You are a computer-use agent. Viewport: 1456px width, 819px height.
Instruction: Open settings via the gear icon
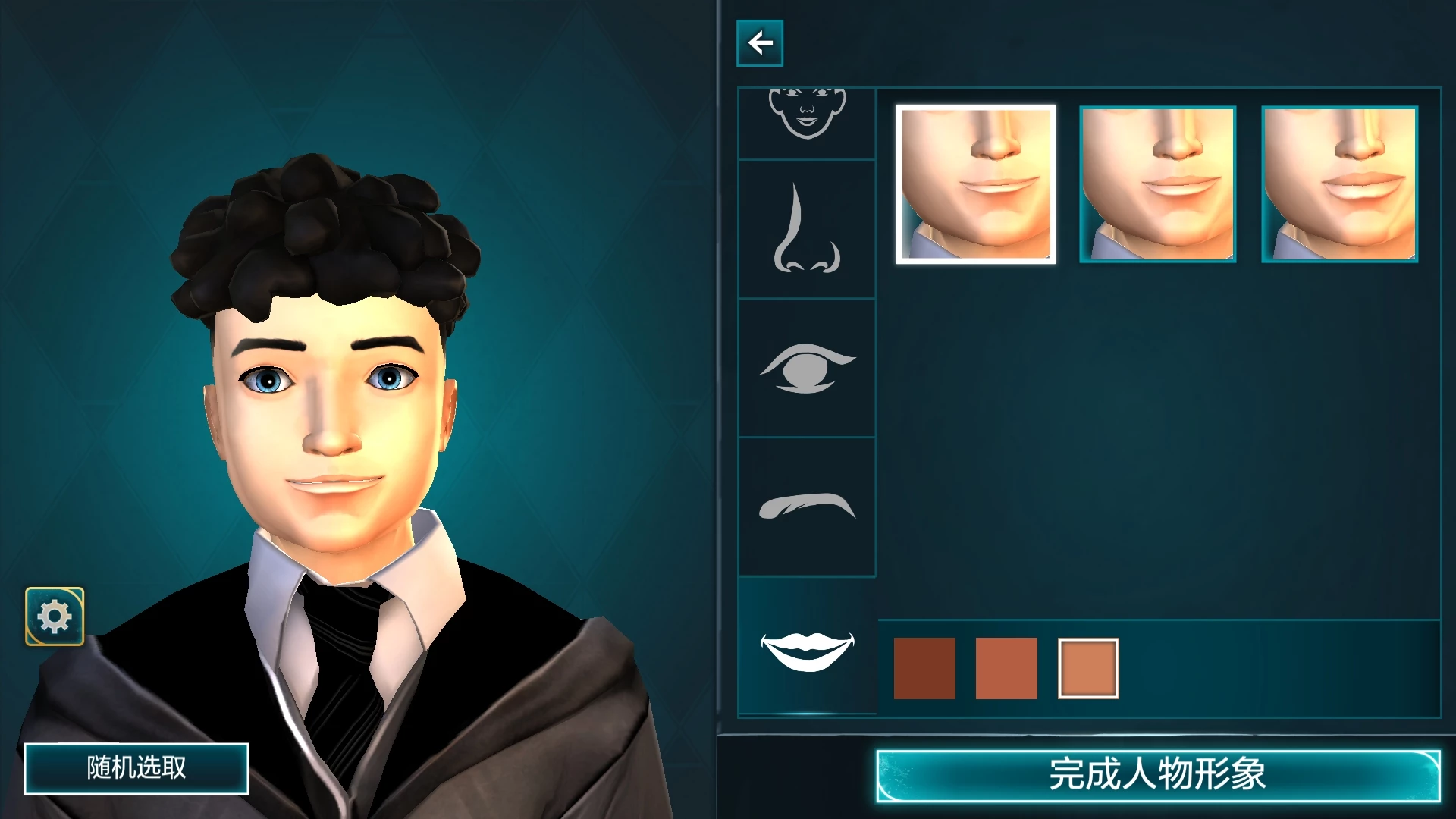pyautogui.click(x=55, y=617)
